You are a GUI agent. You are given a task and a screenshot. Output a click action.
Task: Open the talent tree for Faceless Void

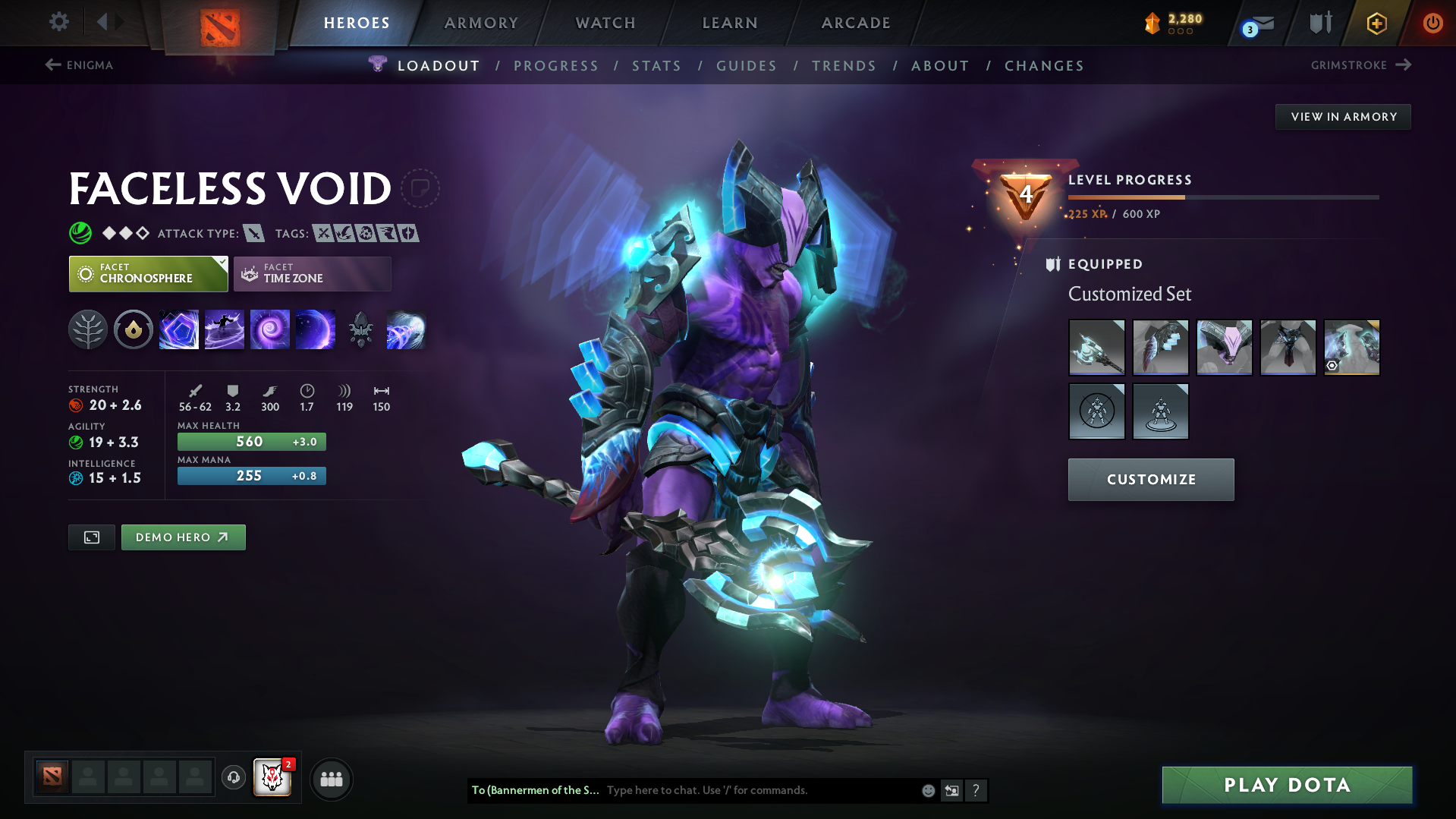coord(88,329)
